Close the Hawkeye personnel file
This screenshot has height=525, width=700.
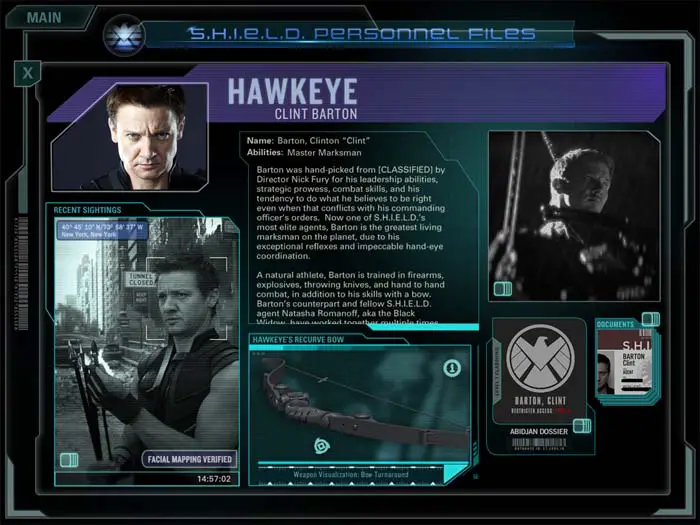click(28, 72)
